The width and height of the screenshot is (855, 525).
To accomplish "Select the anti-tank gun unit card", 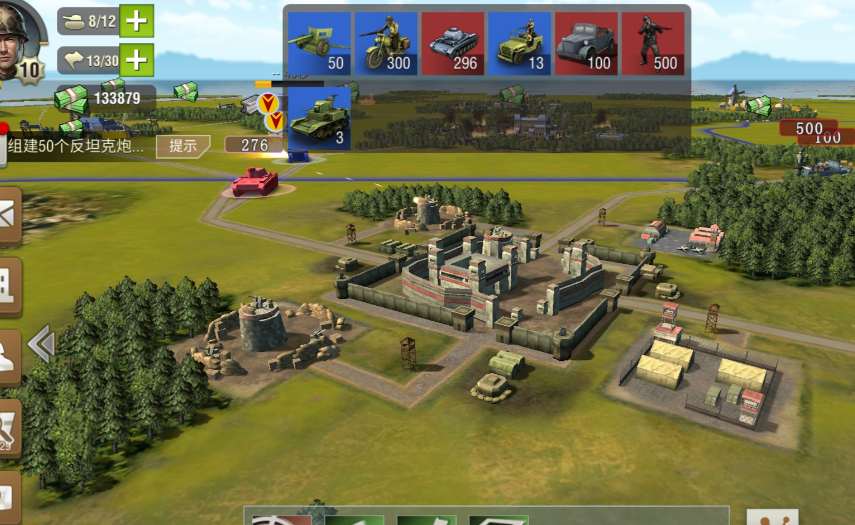I will point(318,44).
